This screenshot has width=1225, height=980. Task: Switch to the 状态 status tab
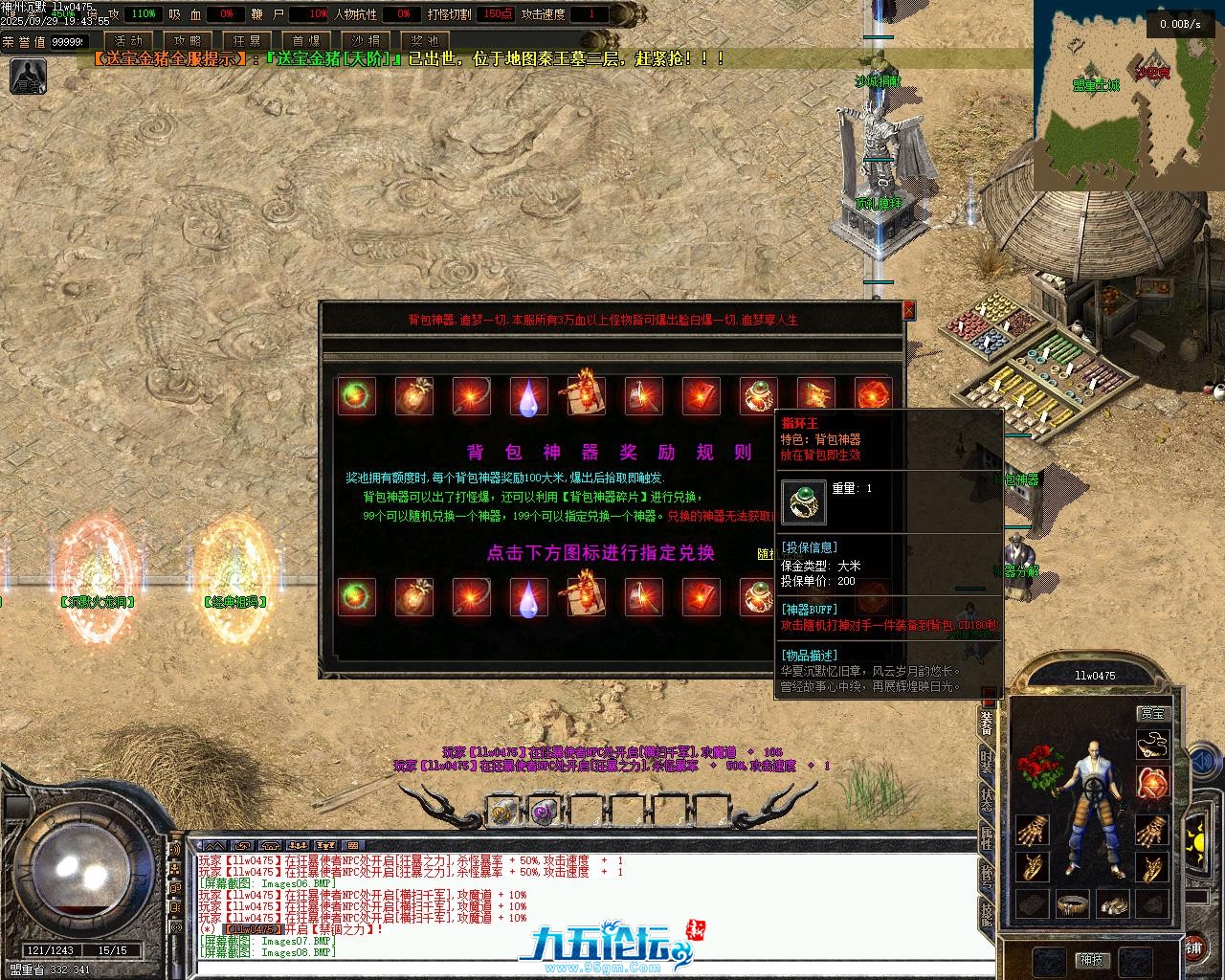coord(987,799)
